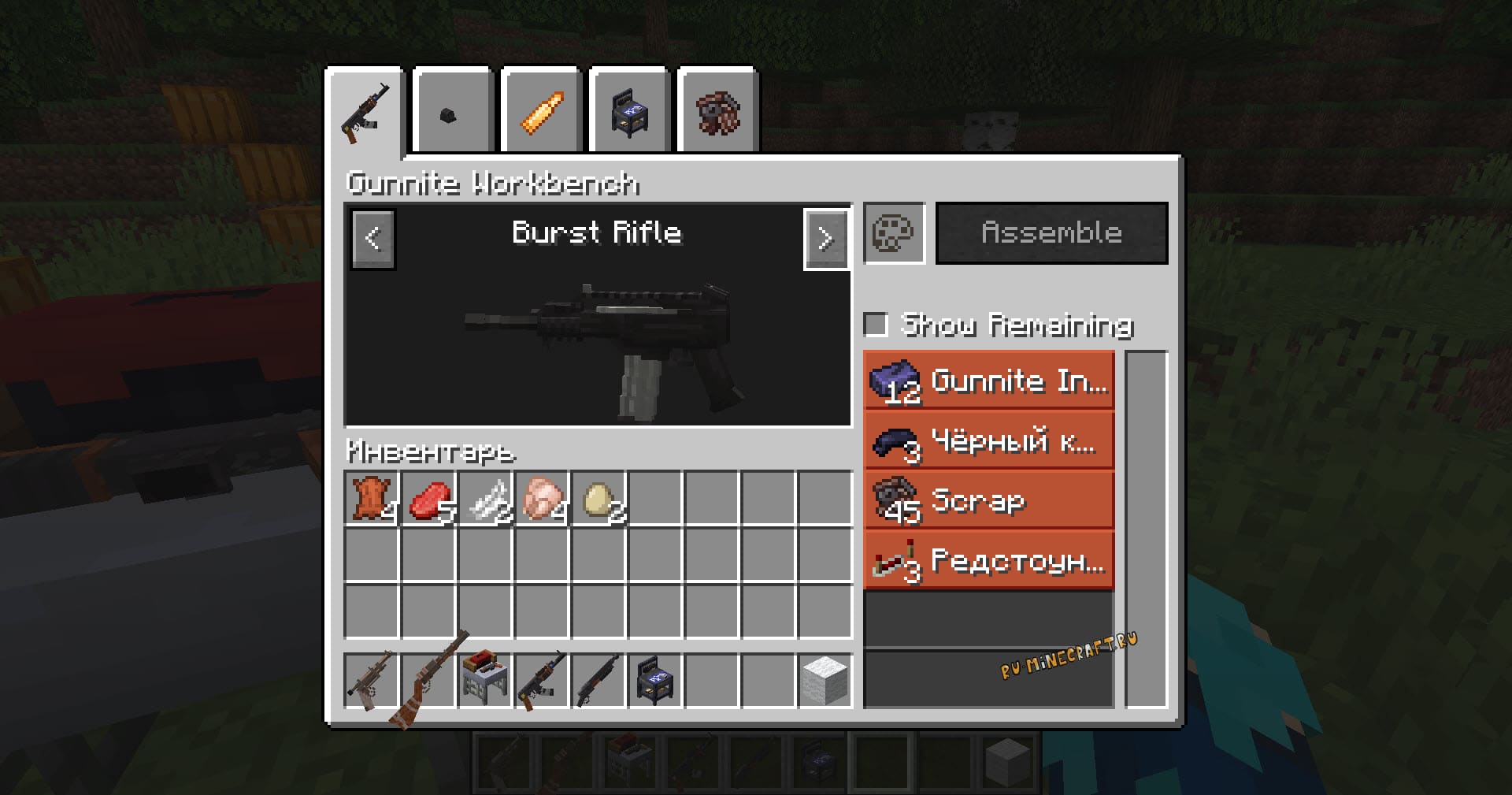Select the egg stack in inventory
The height and width of the screenshot is (795, 1512).
point(598,499)
